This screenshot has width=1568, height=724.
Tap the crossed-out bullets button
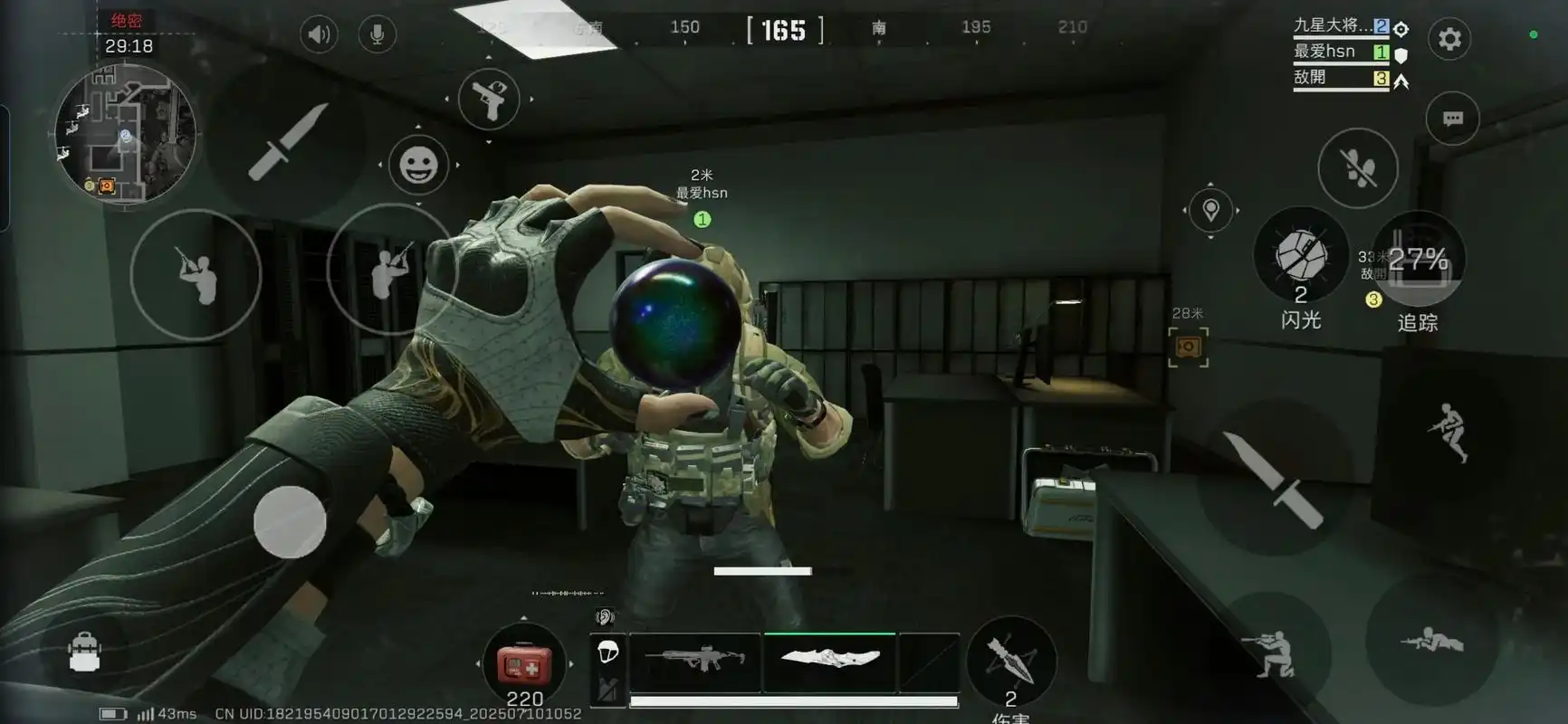click(x=1357, y=168)
